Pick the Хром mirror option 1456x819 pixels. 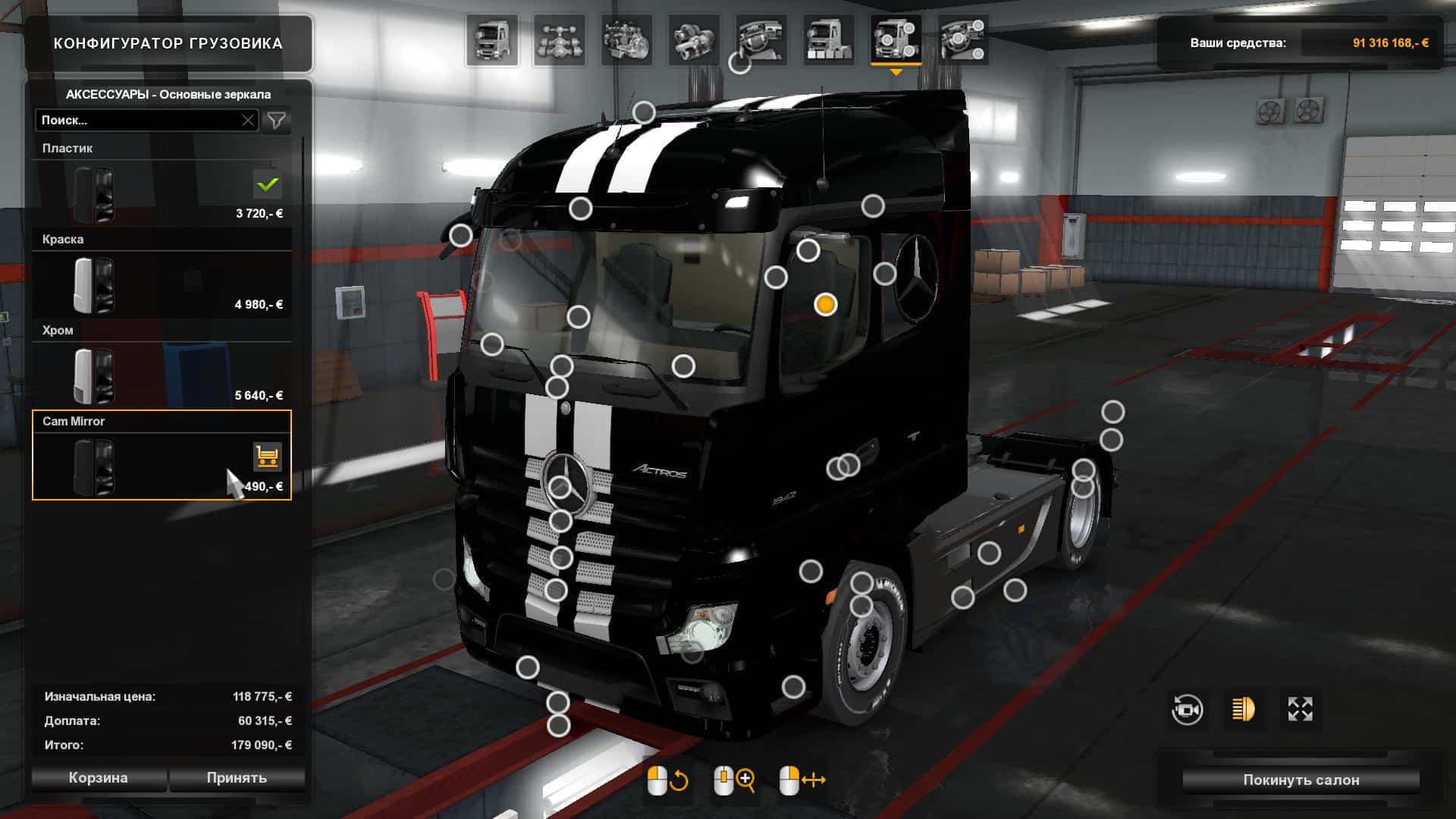pos(162,375)
